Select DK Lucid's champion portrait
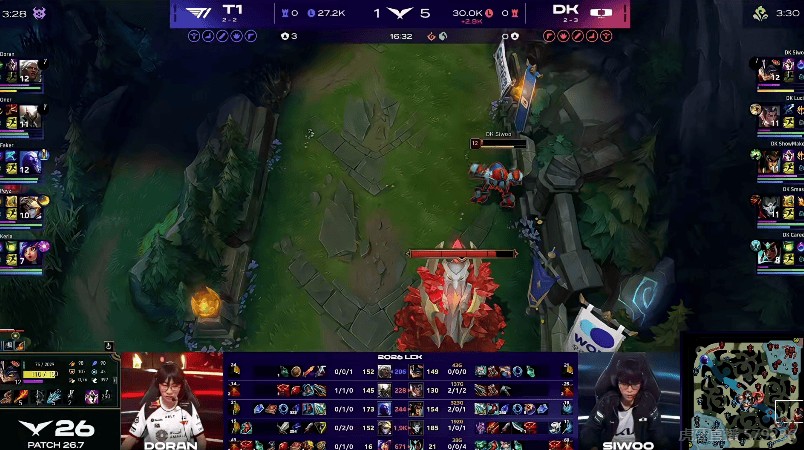 (x=767, y=116)
